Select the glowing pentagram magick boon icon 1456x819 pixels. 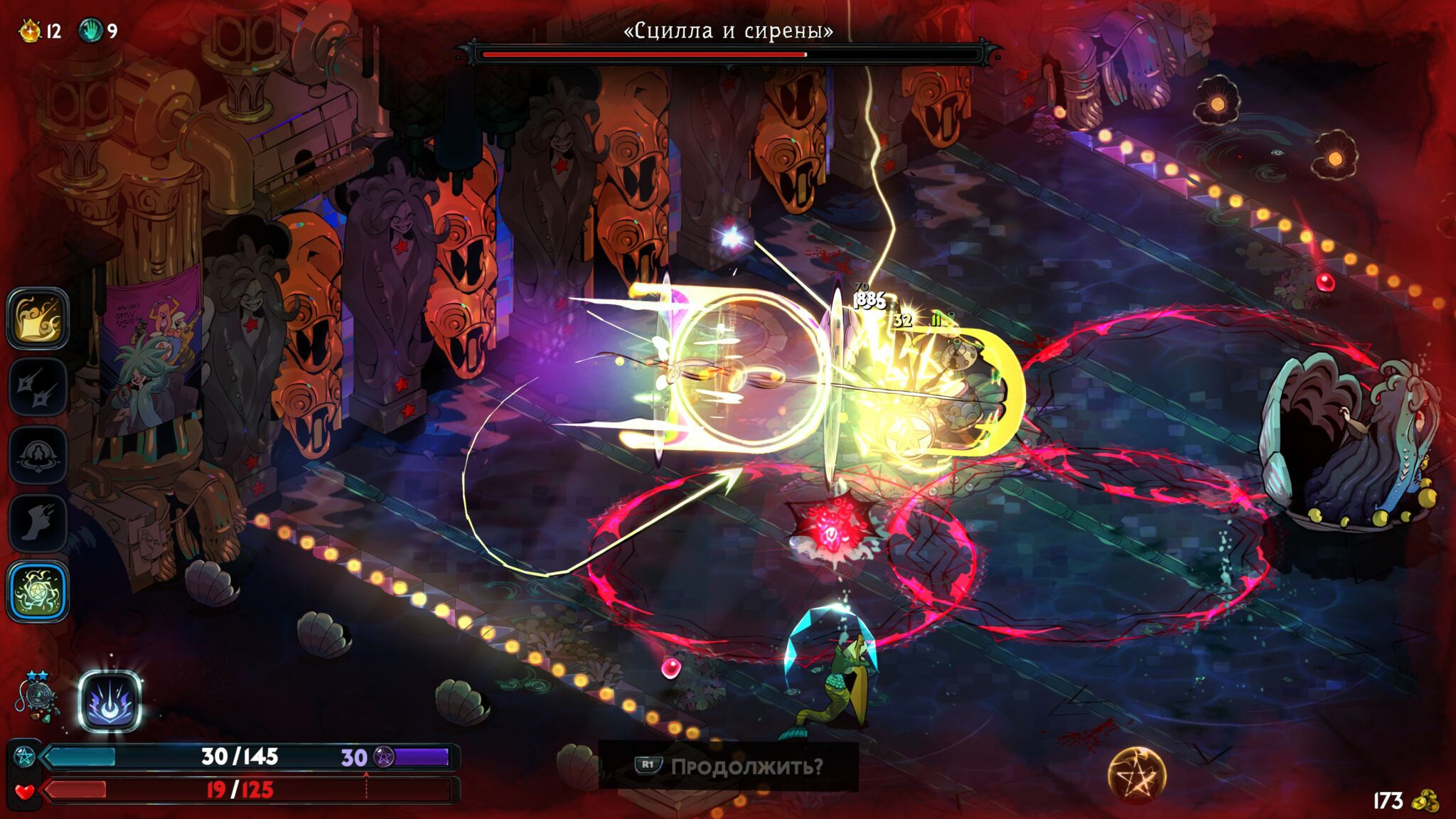(38, 591)
